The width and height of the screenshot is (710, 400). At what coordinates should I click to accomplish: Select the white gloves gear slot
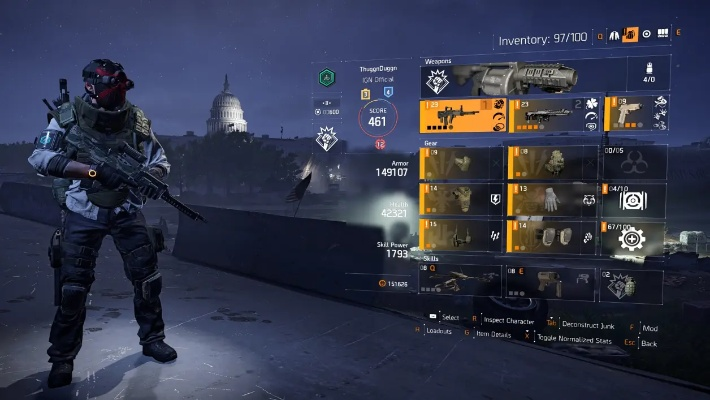pyautogui.click(x=549, y=199)
